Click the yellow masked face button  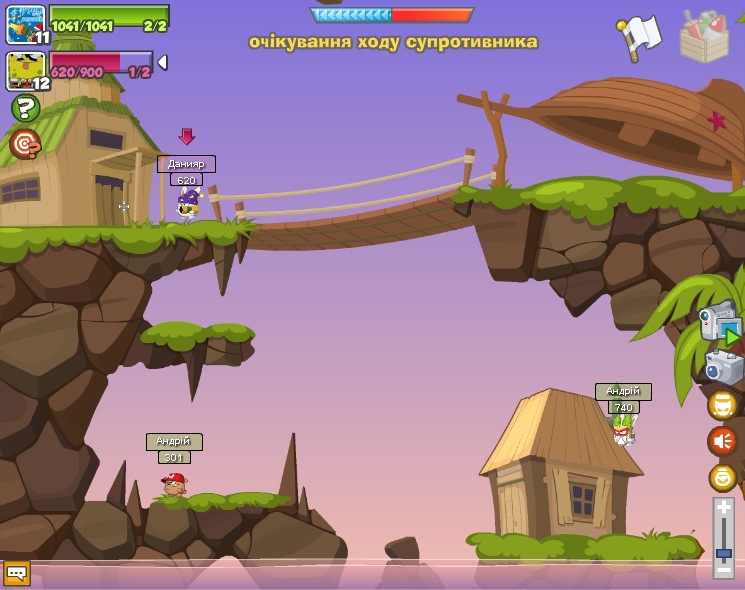[722, 405]
